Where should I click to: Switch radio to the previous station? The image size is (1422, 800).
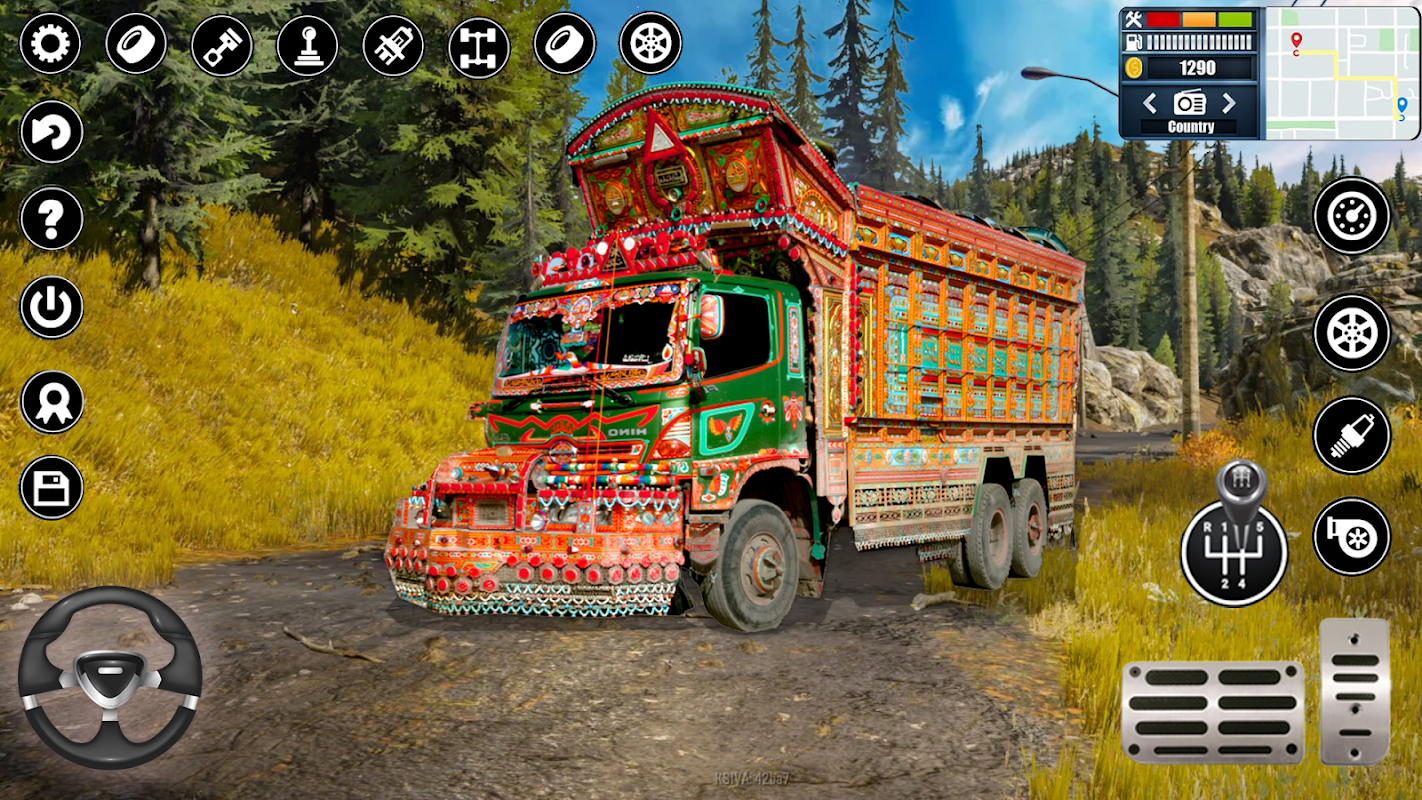(x=1150, y=102)
